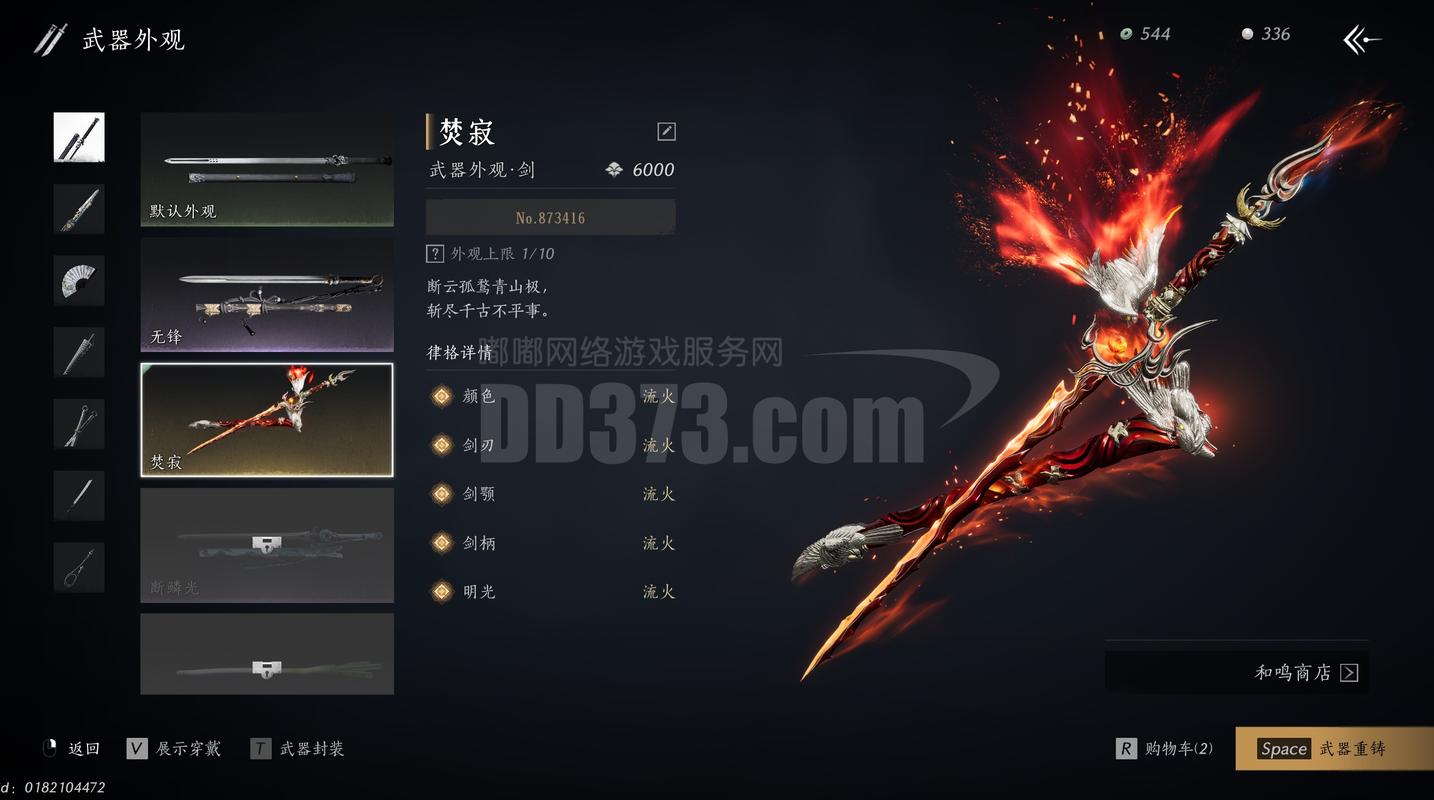Screen dimensions: 1434x800
Task: Toggle the diamond marker beside 剑柄
Action: click(441, 543)
